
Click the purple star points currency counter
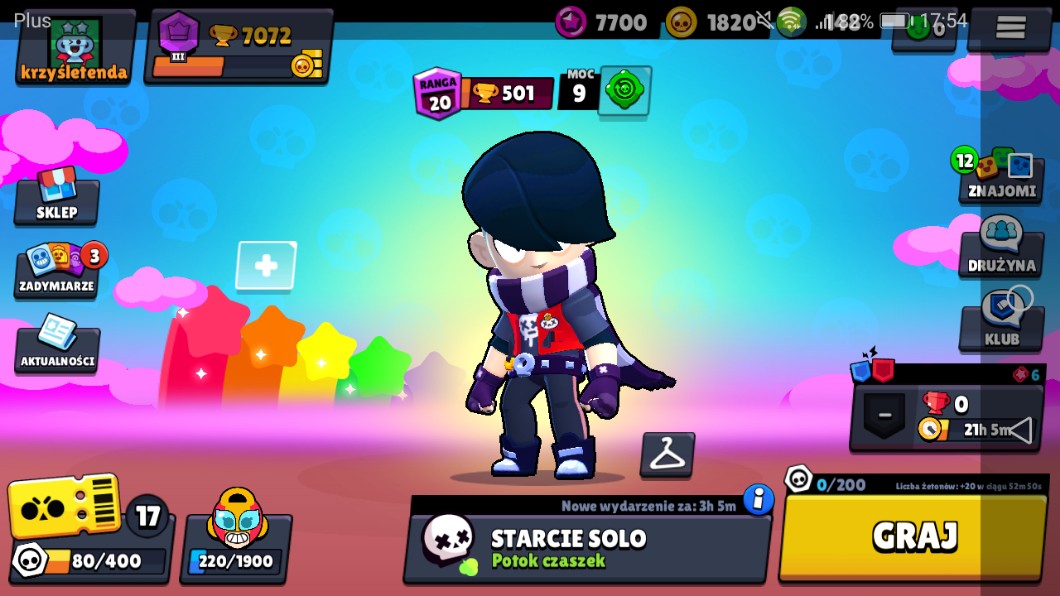[x=603, y=21]
